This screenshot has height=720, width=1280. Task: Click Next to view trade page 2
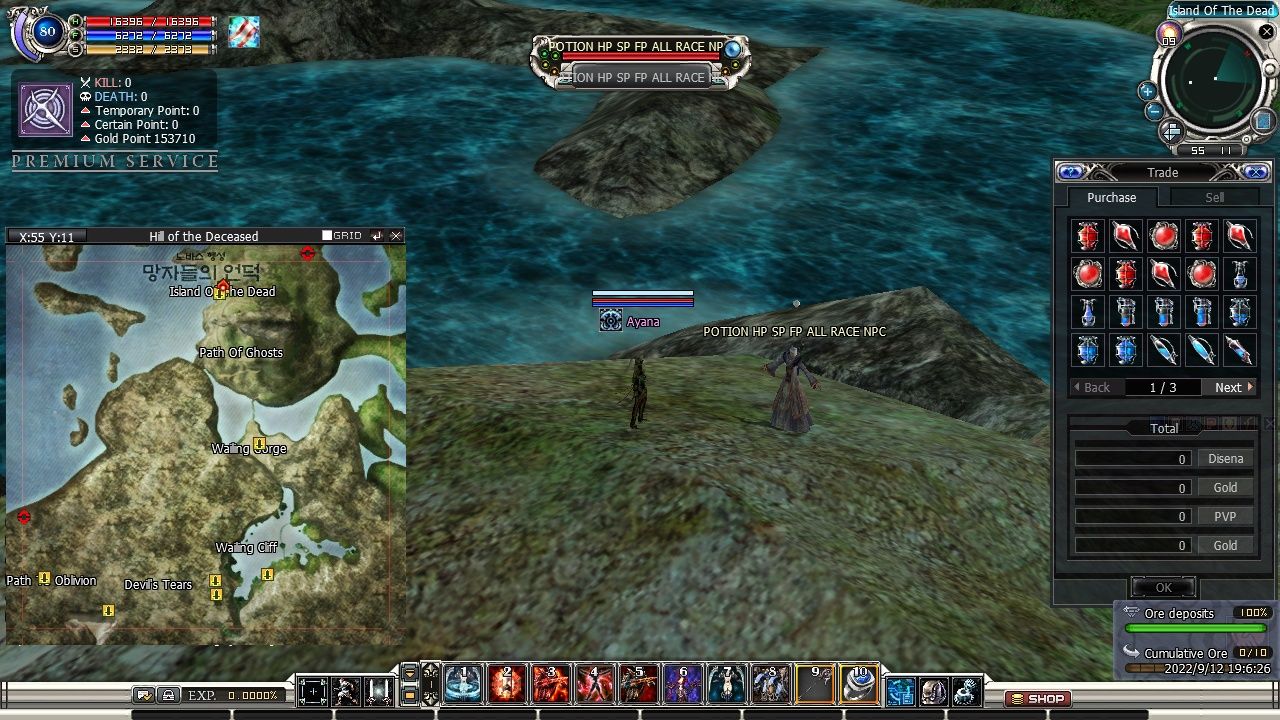1229,387
